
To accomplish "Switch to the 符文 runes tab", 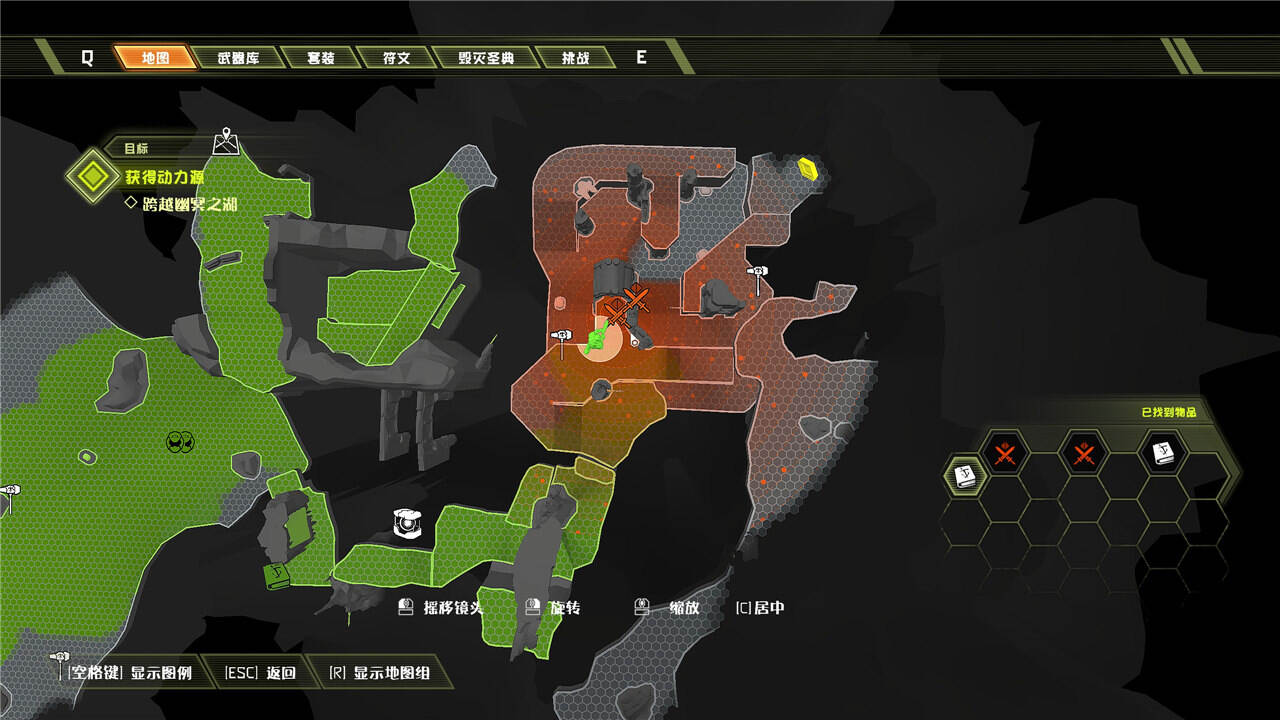I will coord(396,57).
